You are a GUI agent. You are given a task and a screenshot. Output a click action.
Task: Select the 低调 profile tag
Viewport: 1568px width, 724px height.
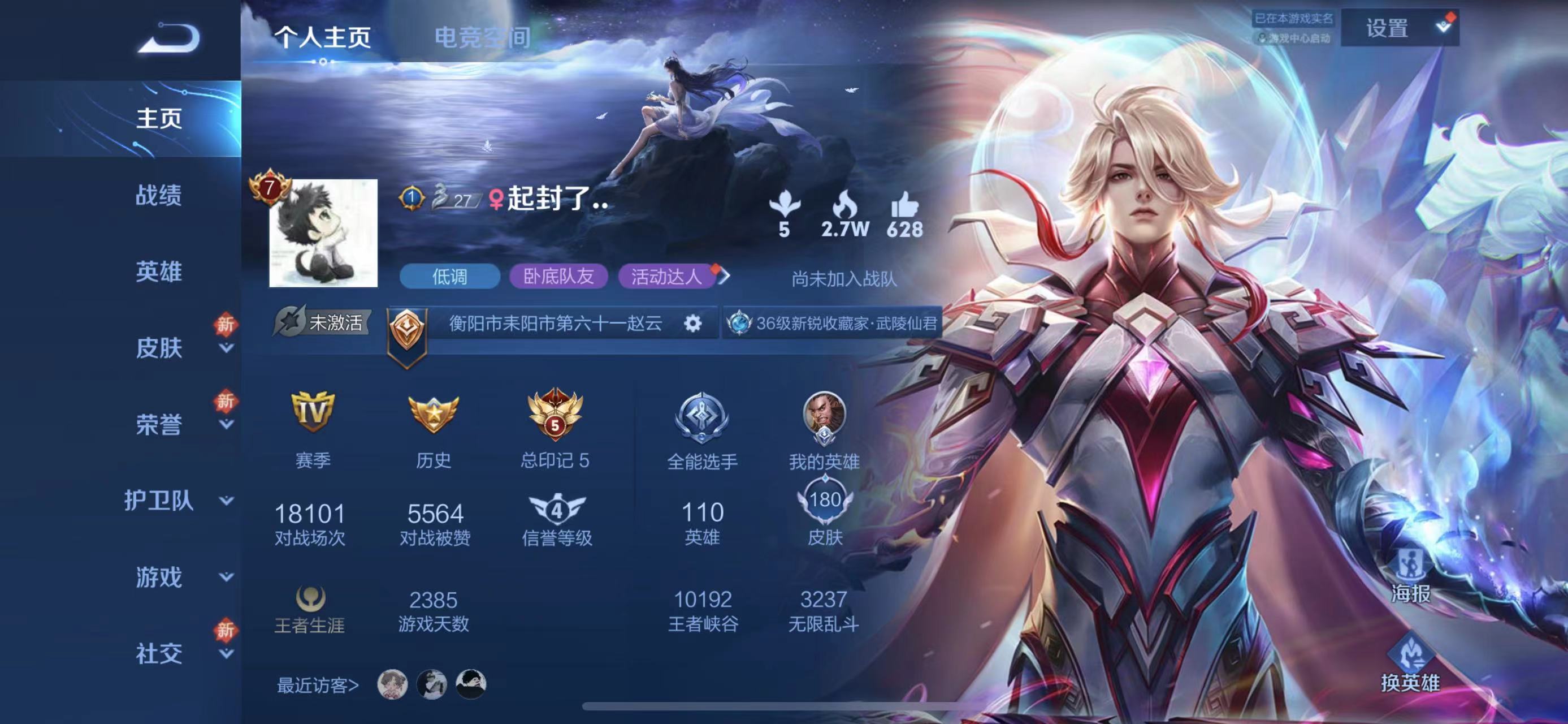(449, 277)
